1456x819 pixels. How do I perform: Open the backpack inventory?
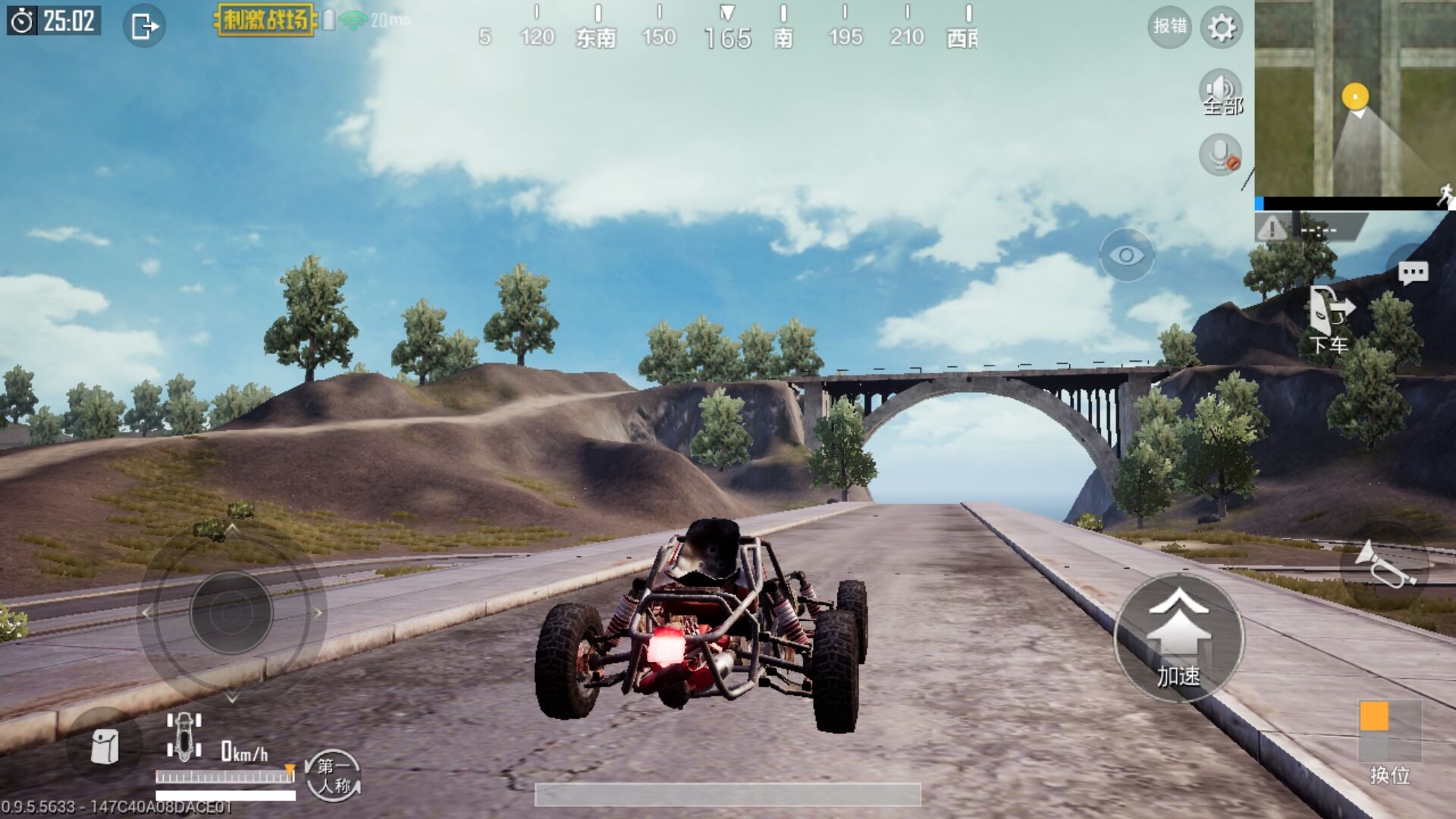(105, 747)
